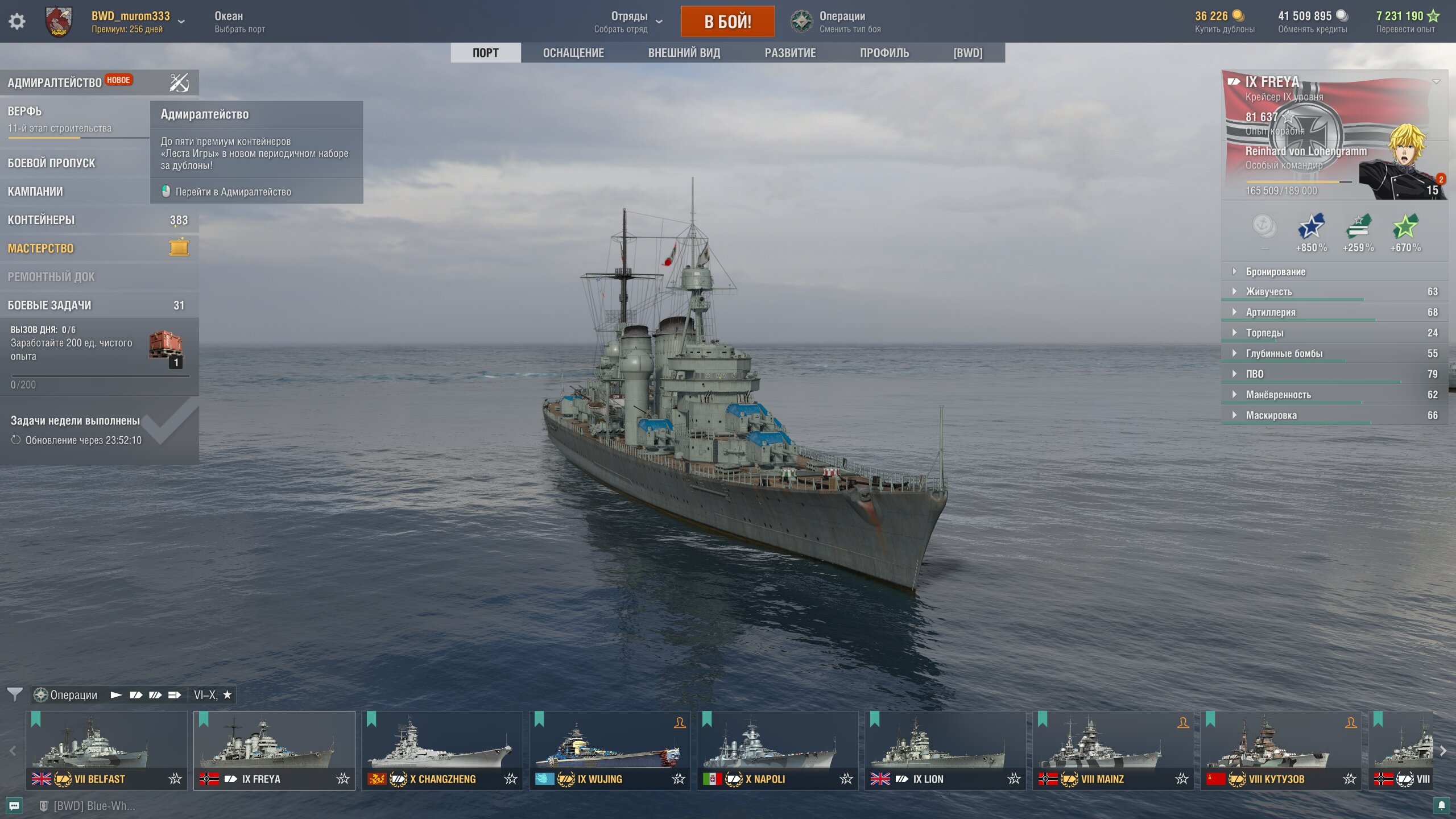Viewport: 1456px width, 819px height.
Task: Open the ВНЕШНИЙ ВИД tab
Action: [x=684, y=53]
